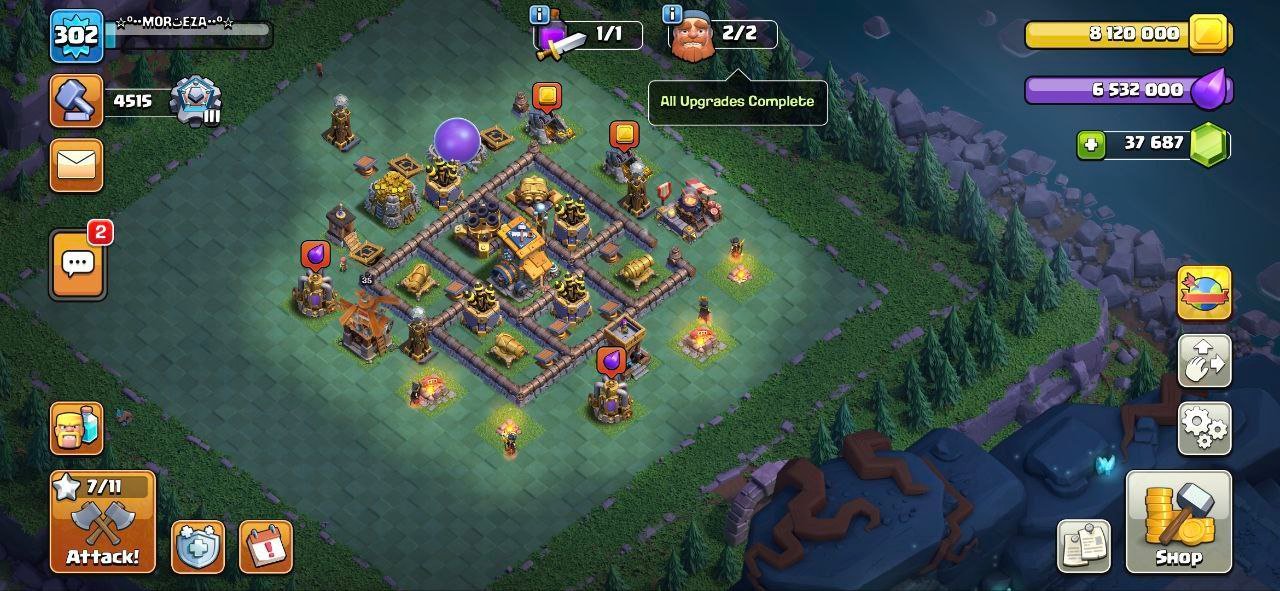The width and height of the screenshot is (1280, 591).
Task: Open the Shop
Action: 1178,522
